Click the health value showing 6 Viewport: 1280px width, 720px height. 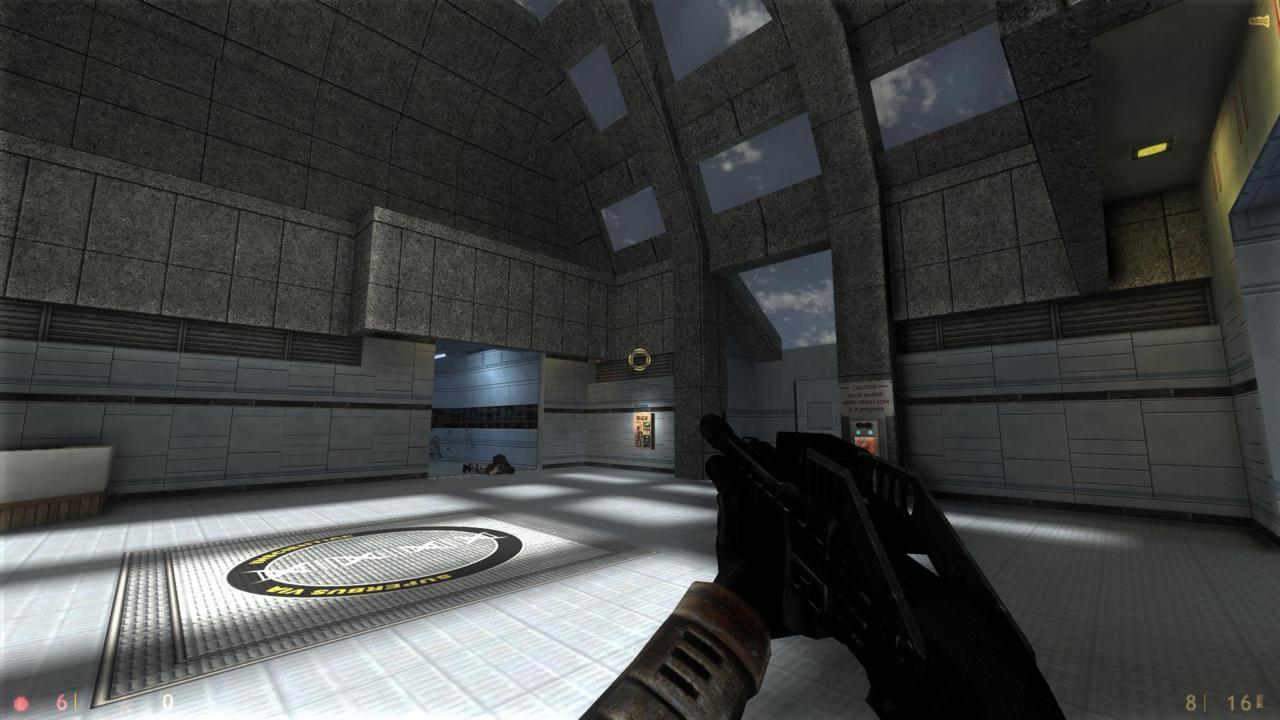[x=60, y=702]
